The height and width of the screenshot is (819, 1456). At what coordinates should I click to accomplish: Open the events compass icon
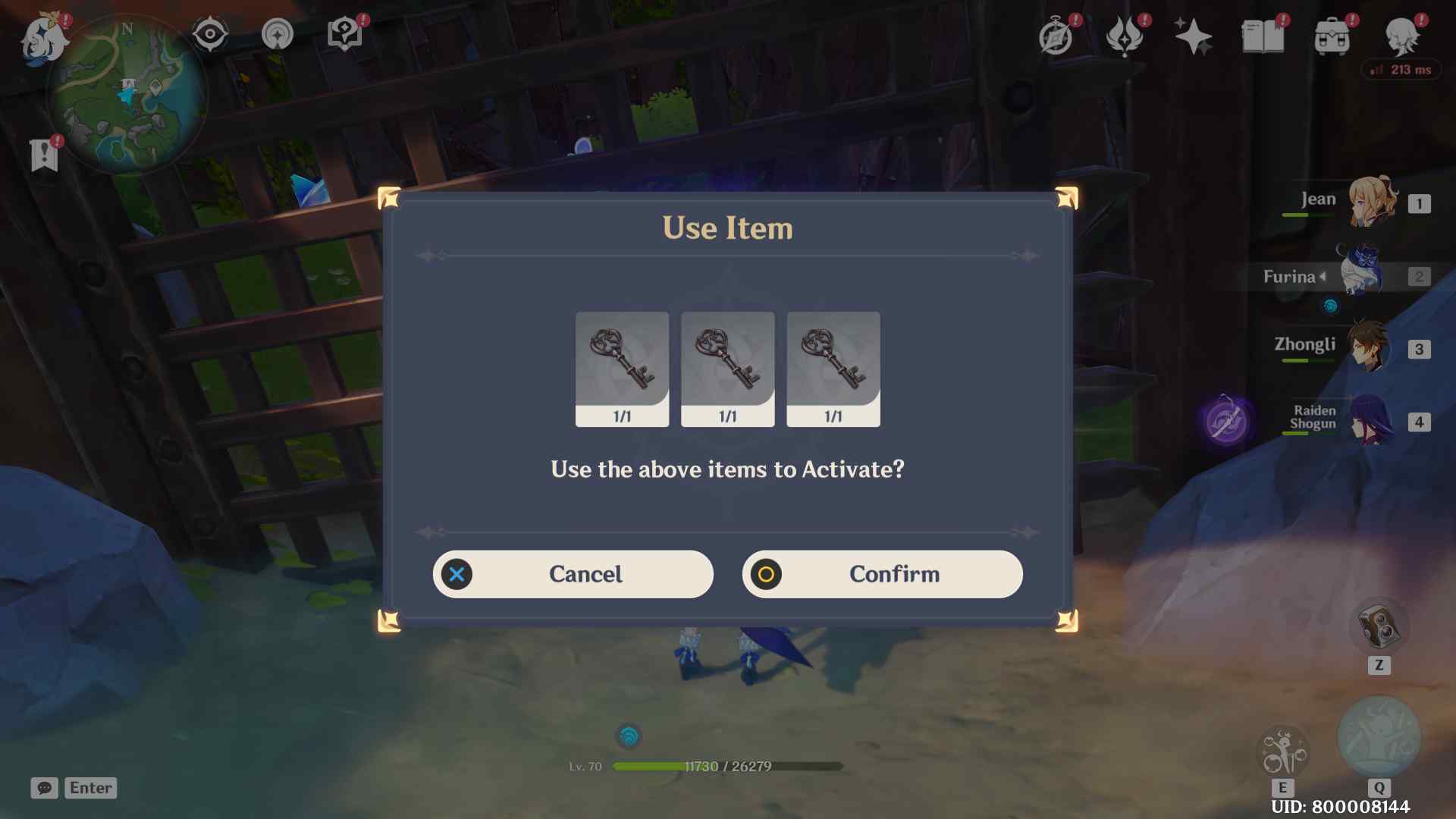click(x=1056, y=36)
